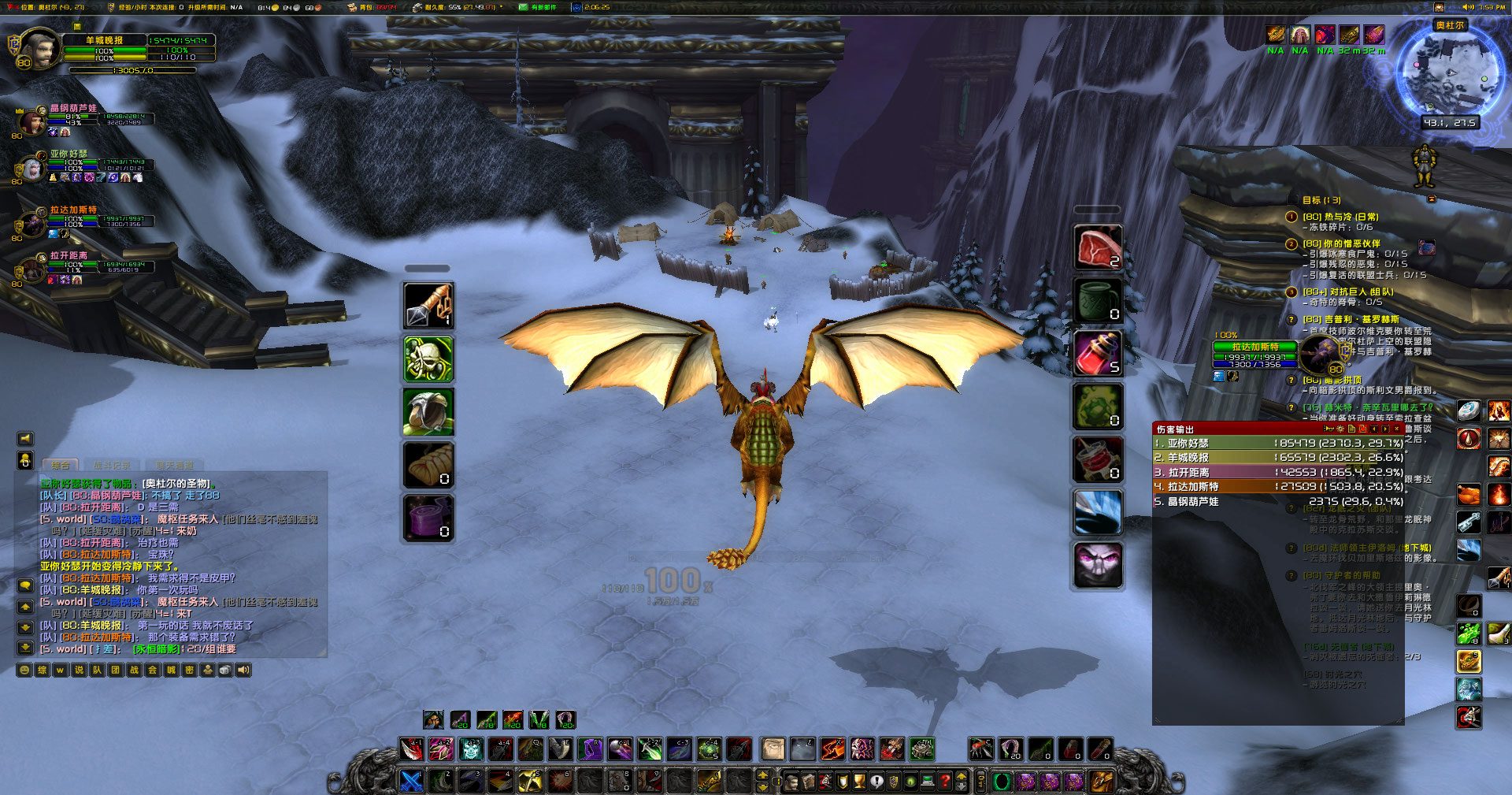Image resolution: width=1512 pixels, height=795 pixels.
Task: Click the new mail envelope icon
Action: point(523,7)
